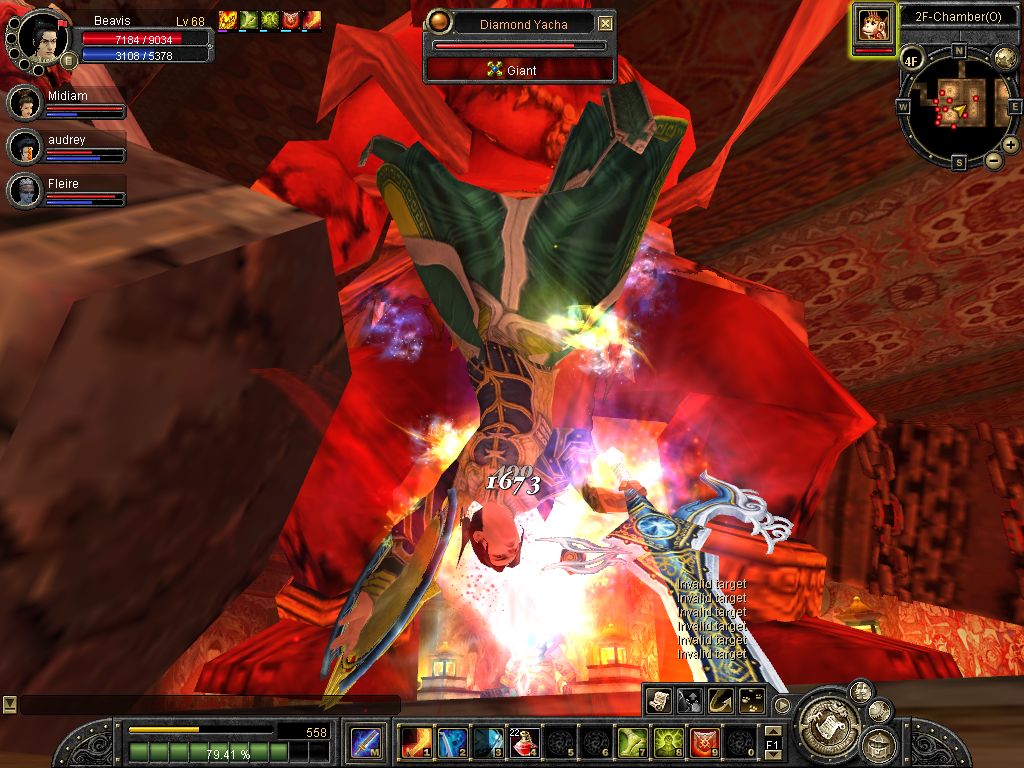
Task: Zoom out the minimap with minus button
Action: (993, 160)
